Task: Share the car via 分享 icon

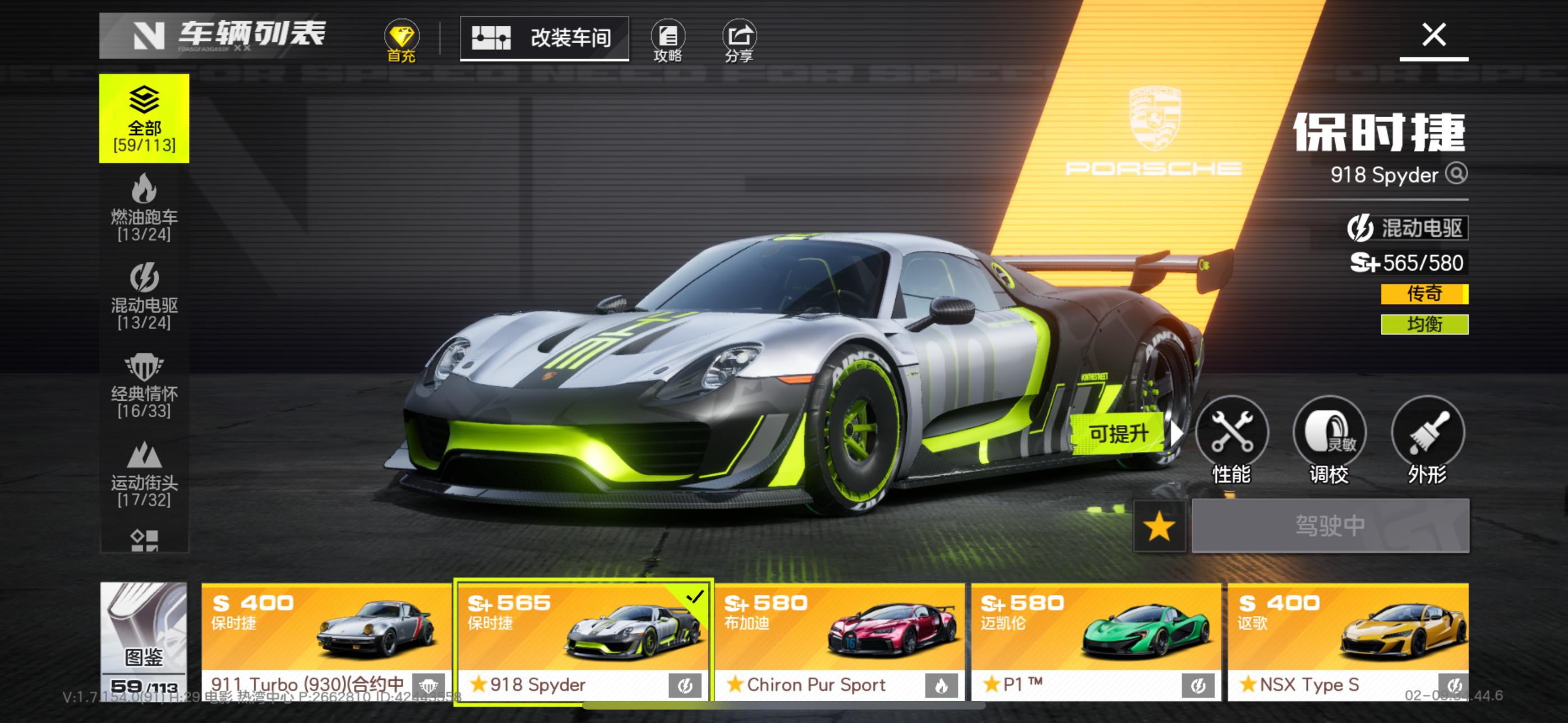Action: (739, 41)
